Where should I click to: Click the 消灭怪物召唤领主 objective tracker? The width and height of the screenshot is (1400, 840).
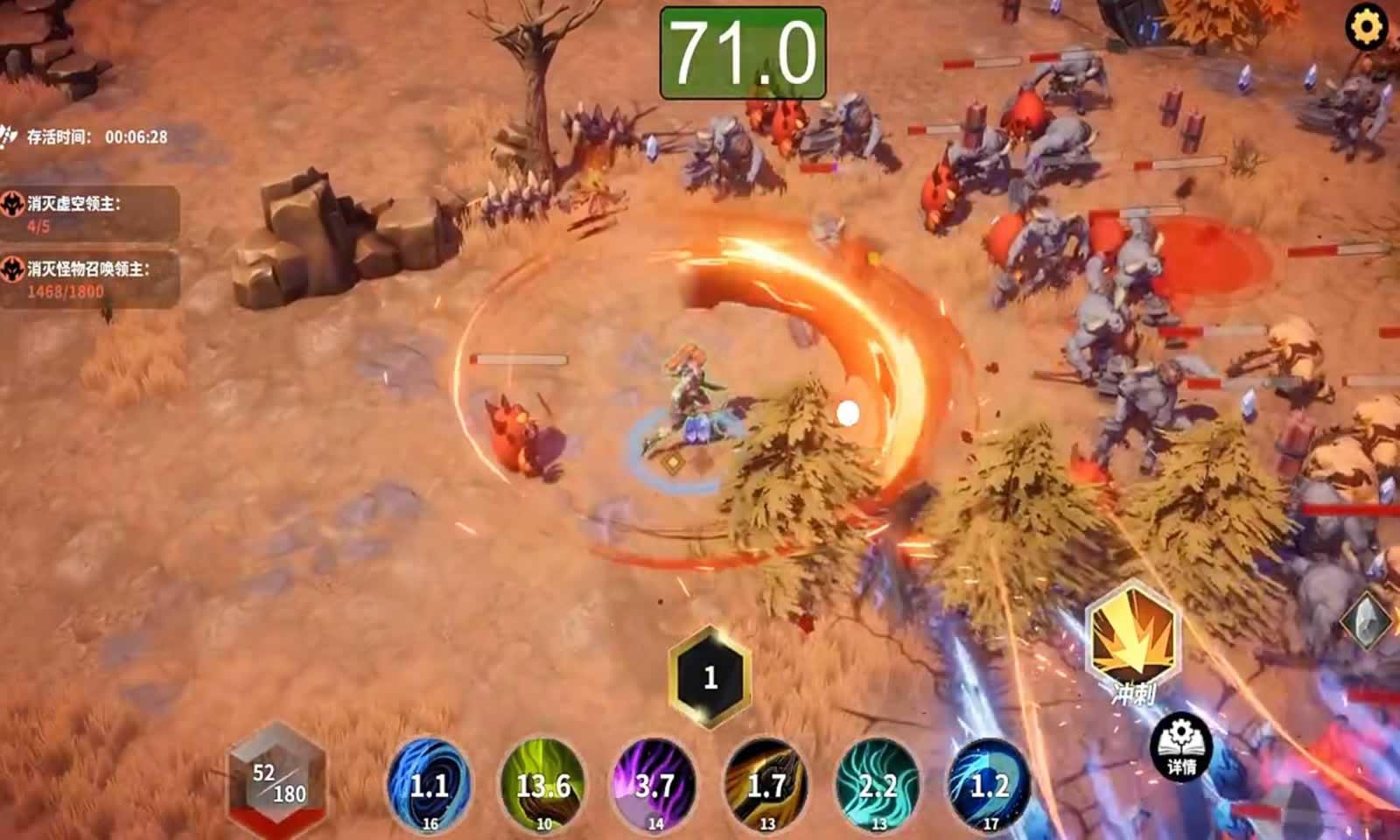[89, 279]
